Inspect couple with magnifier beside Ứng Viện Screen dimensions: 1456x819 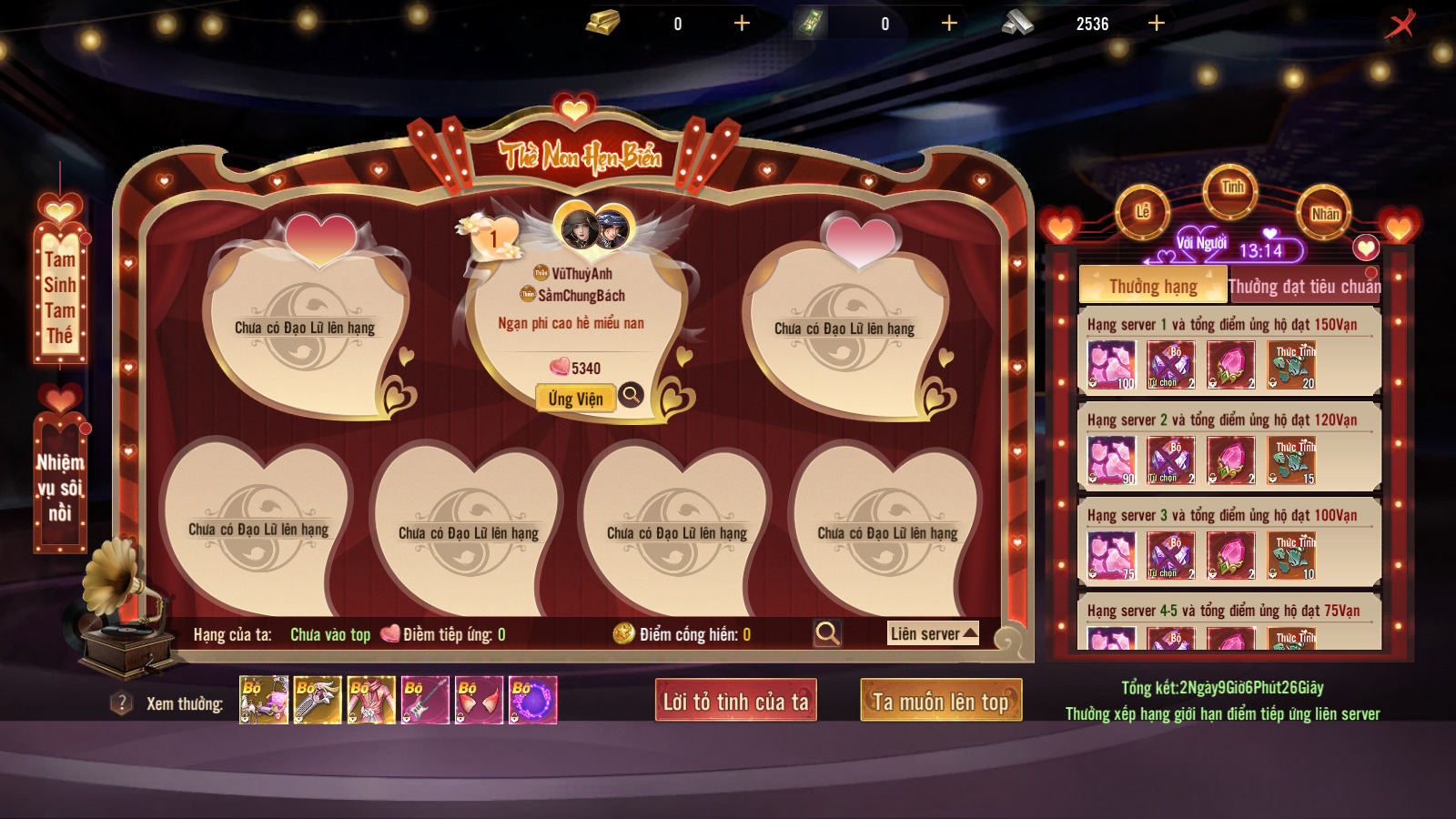[x=631, y=395]
